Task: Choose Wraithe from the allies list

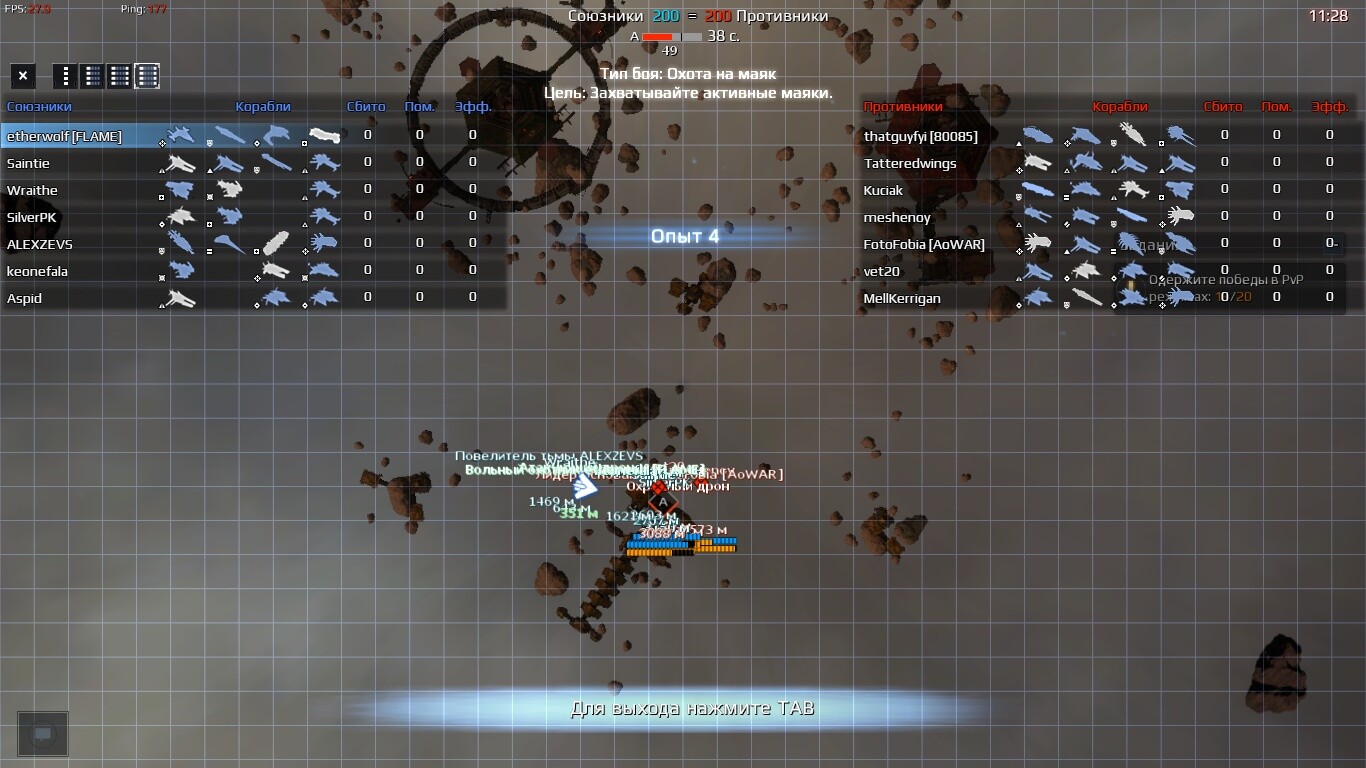Action: pos(32,190)
